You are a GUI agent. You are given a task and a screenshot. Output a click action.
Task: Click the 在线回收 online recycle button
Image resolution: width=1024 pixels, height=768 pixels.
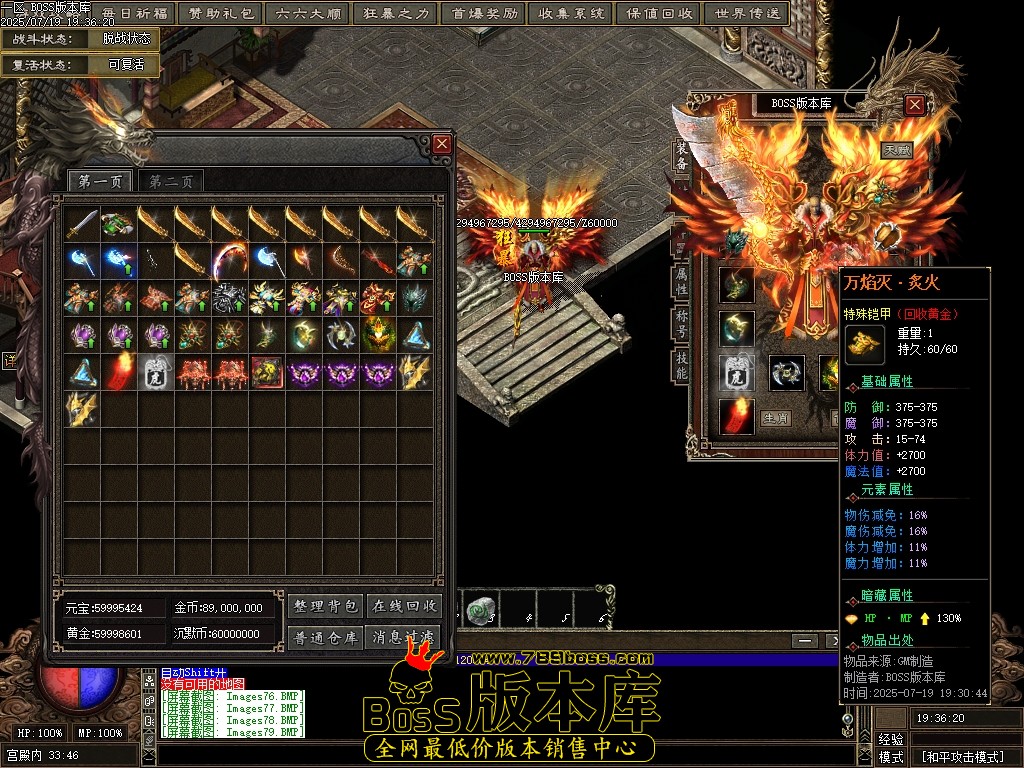pyautogui.click(x=403, y=606)
